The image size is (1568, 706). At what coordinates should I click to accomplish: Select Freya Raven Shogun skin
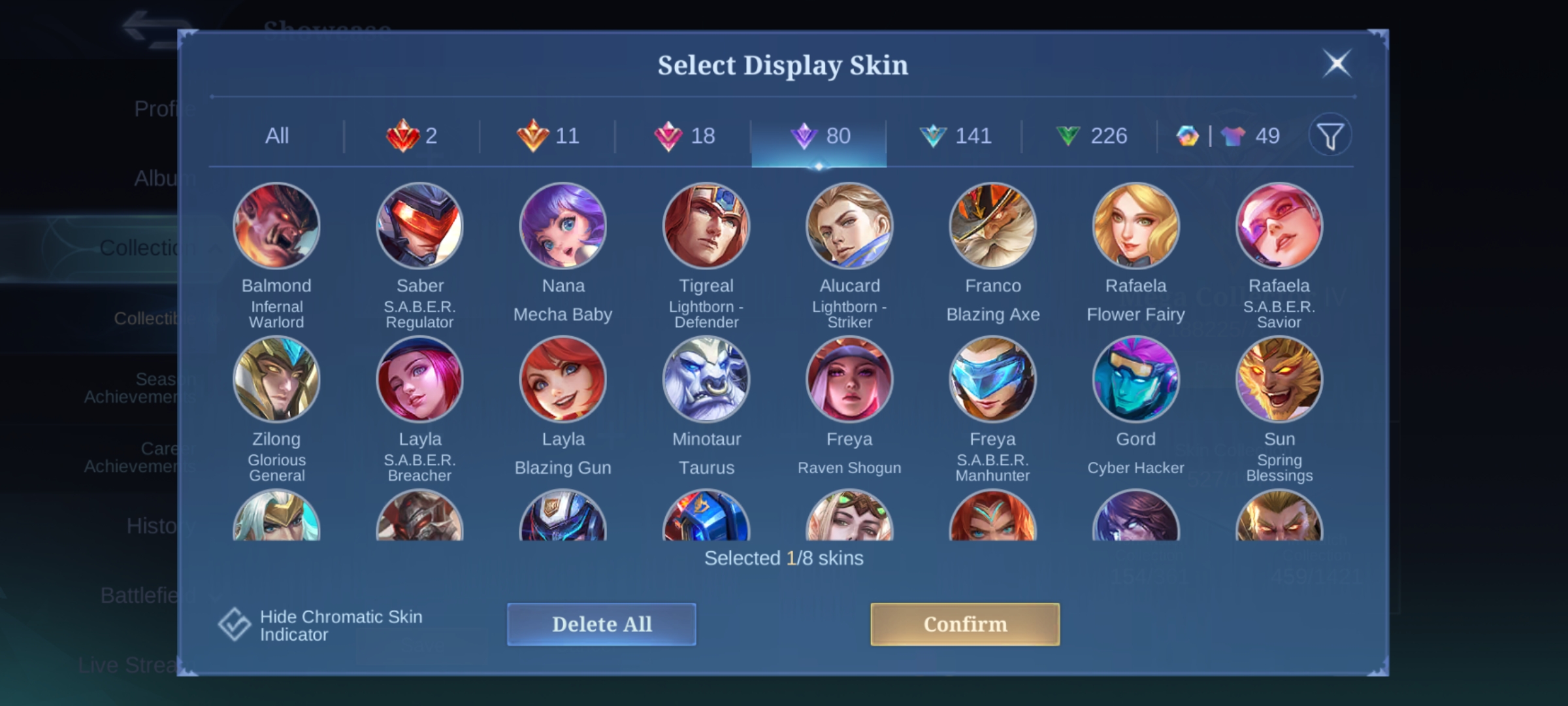[x=849, y=379]
